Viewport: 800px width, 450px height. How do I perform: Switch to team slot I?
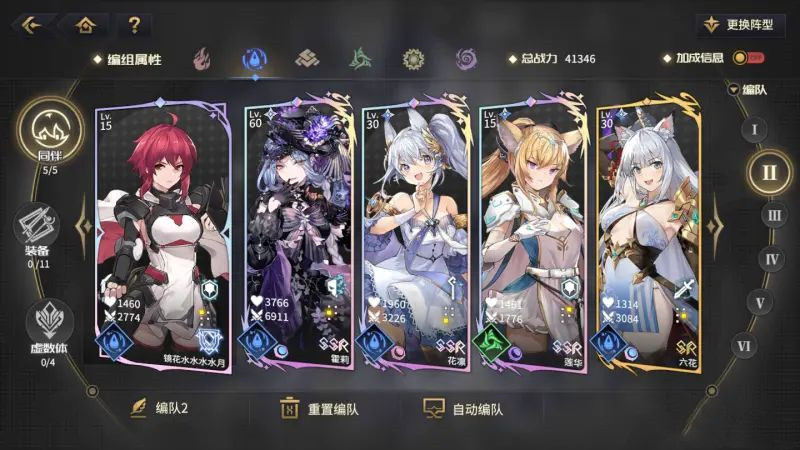[x=754, y=129]
